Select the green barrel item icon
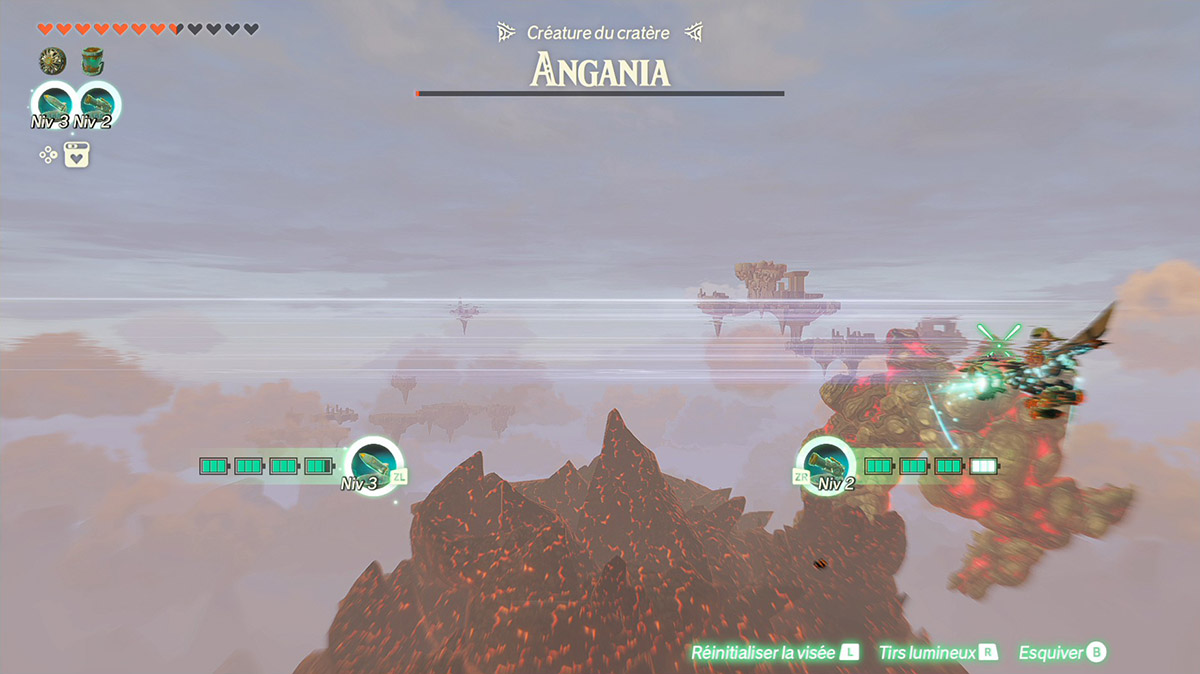 coord(93,62)
